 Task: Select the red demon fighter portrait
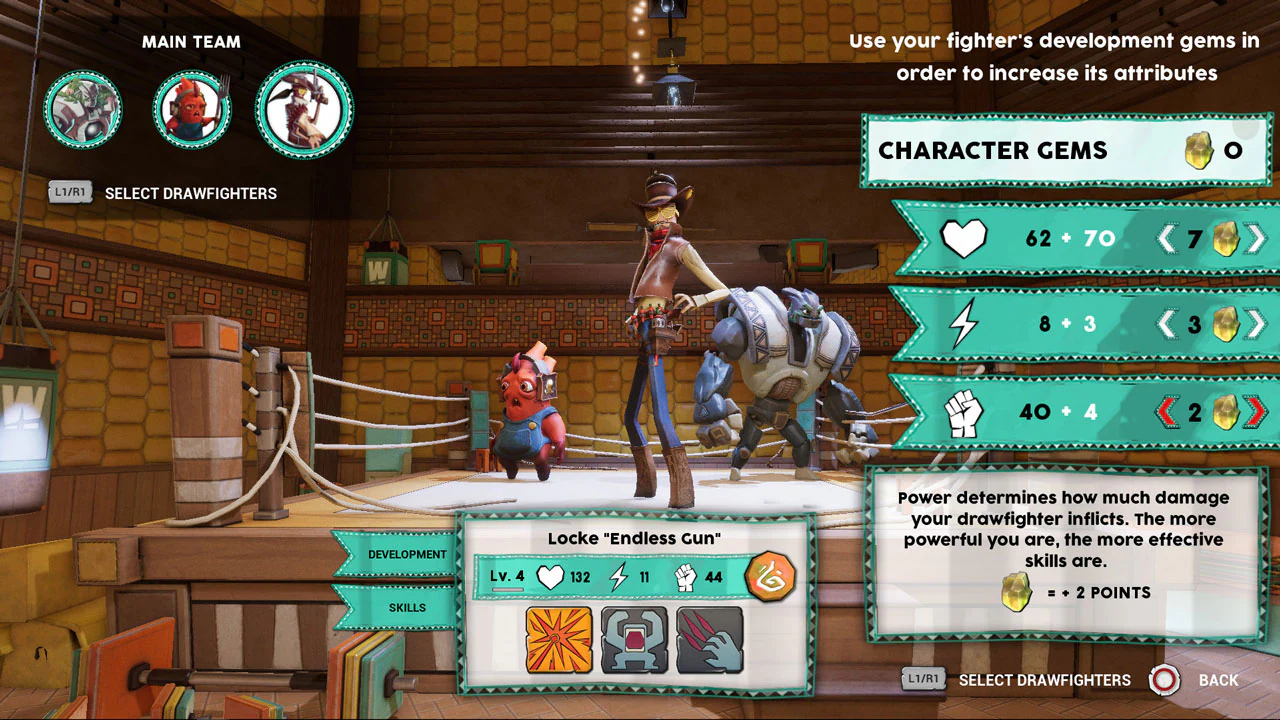click(x=192, y=109)
